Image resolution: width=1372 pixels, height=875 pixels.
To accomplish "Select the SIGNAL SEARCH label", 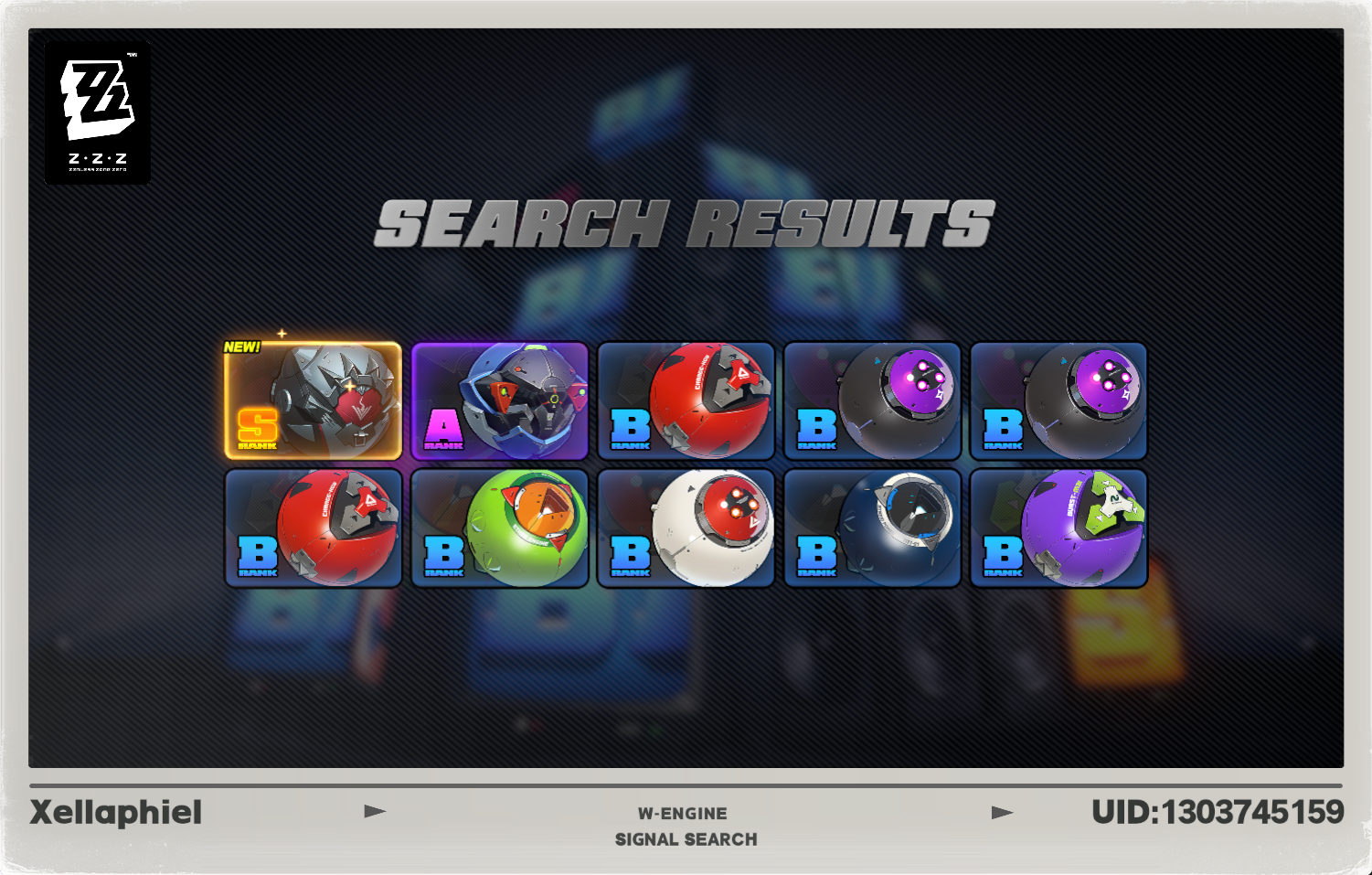I will (686, 838).
